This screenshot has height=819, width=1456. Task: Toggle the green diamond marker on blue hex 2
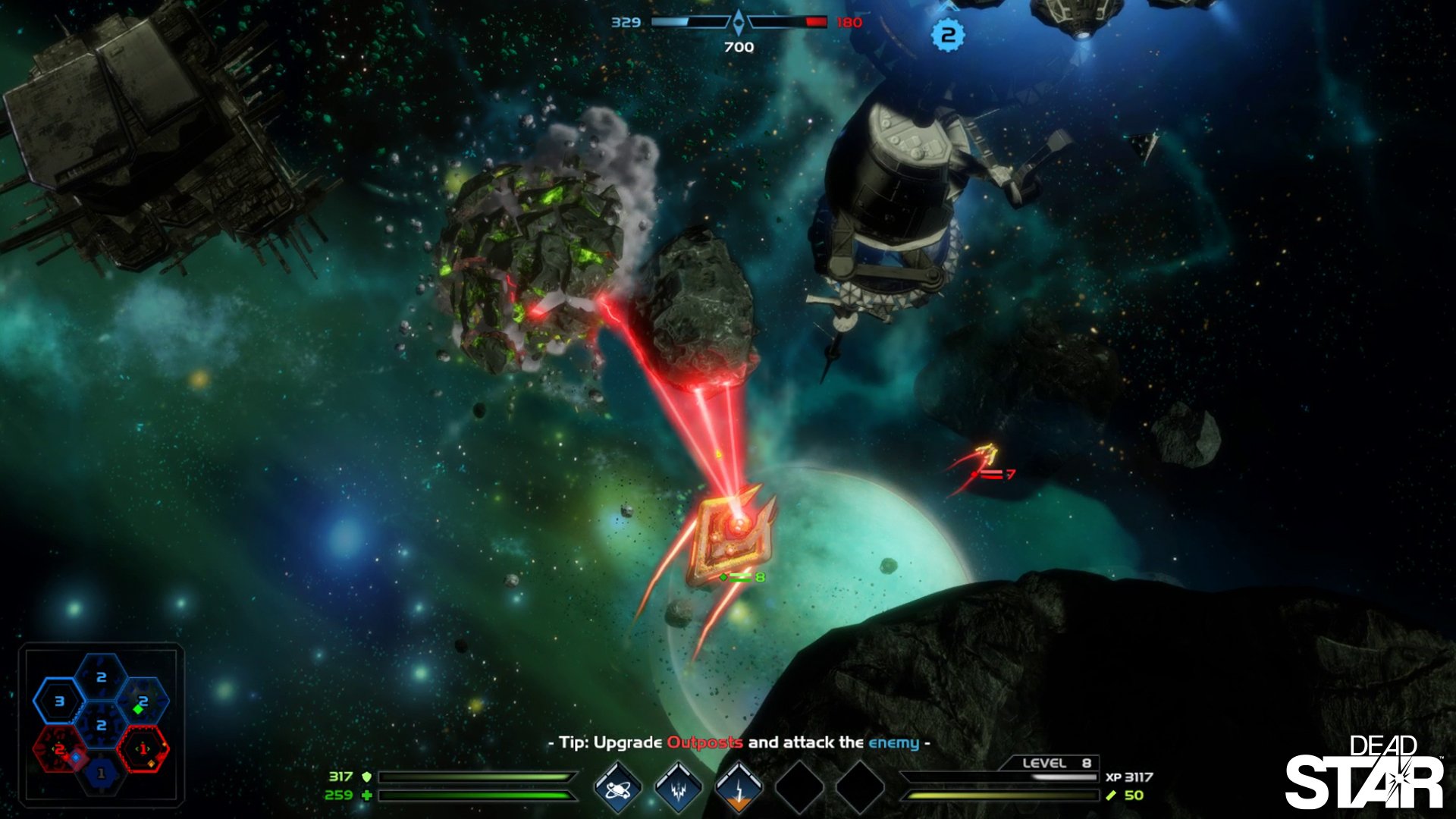[x=138, y=709]
